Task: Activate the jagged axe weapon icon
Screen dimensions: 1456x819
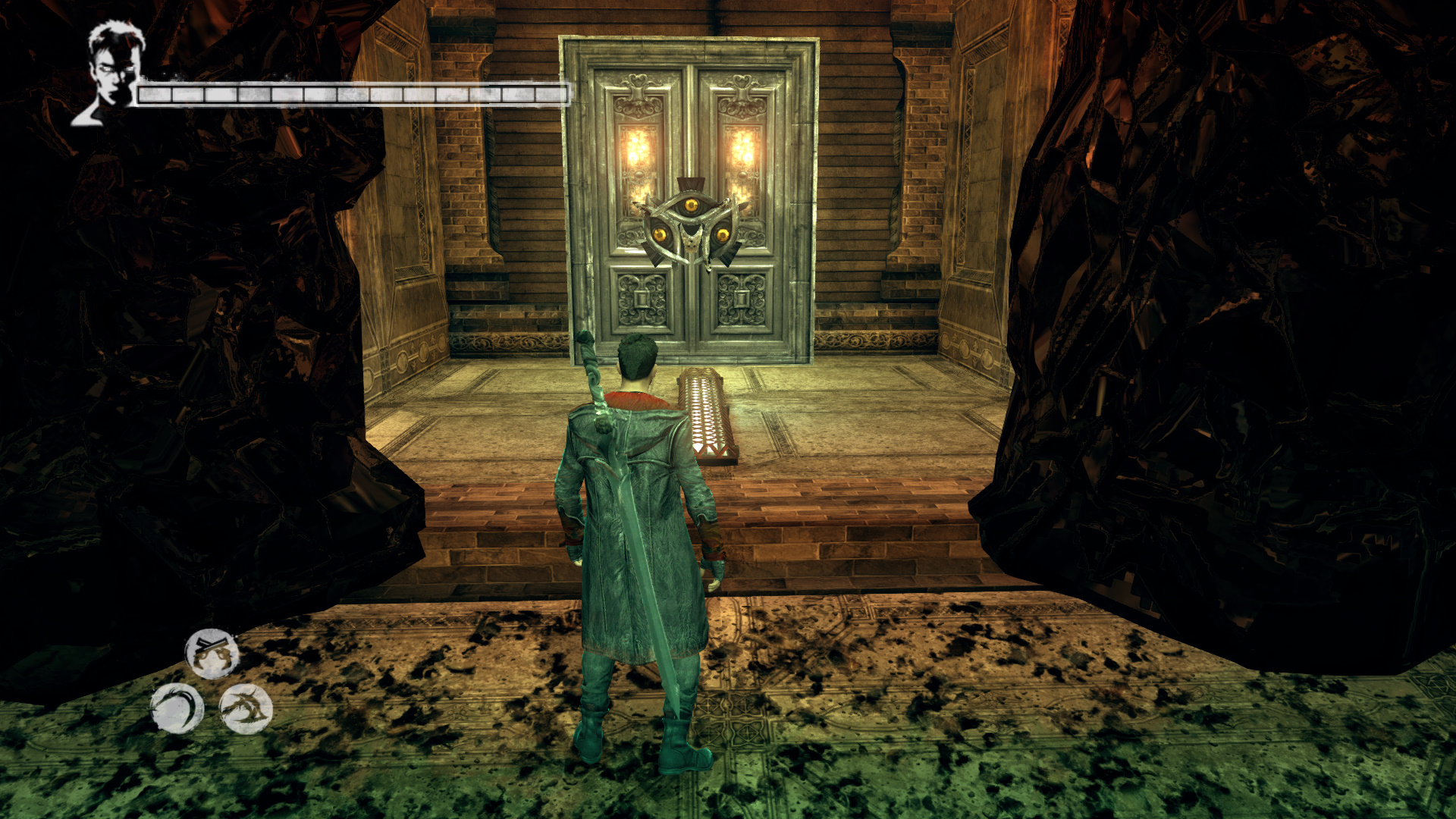Action: 246,709
